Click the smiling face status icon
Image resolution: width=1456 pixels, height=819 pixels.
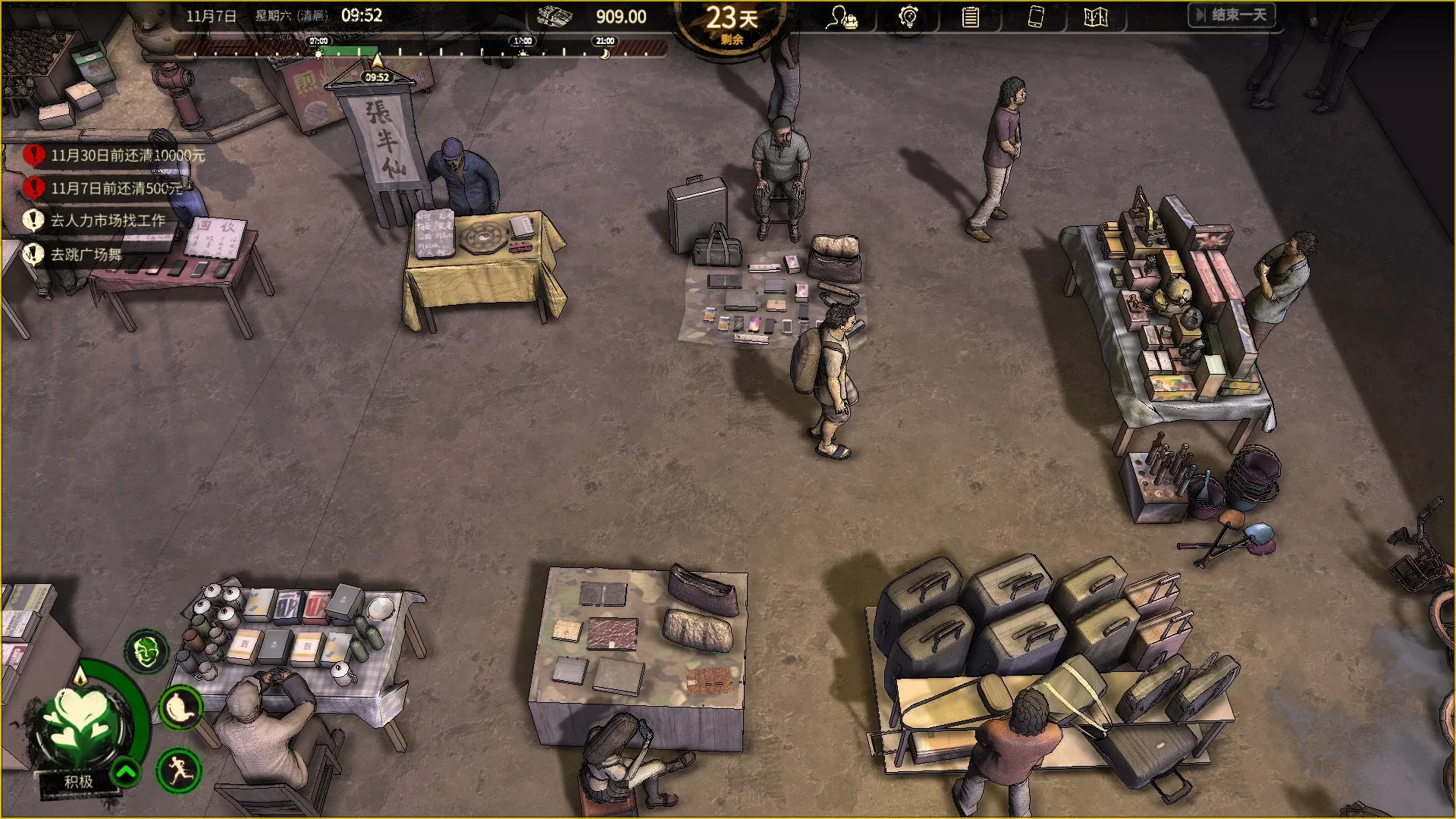click(146, 651)
